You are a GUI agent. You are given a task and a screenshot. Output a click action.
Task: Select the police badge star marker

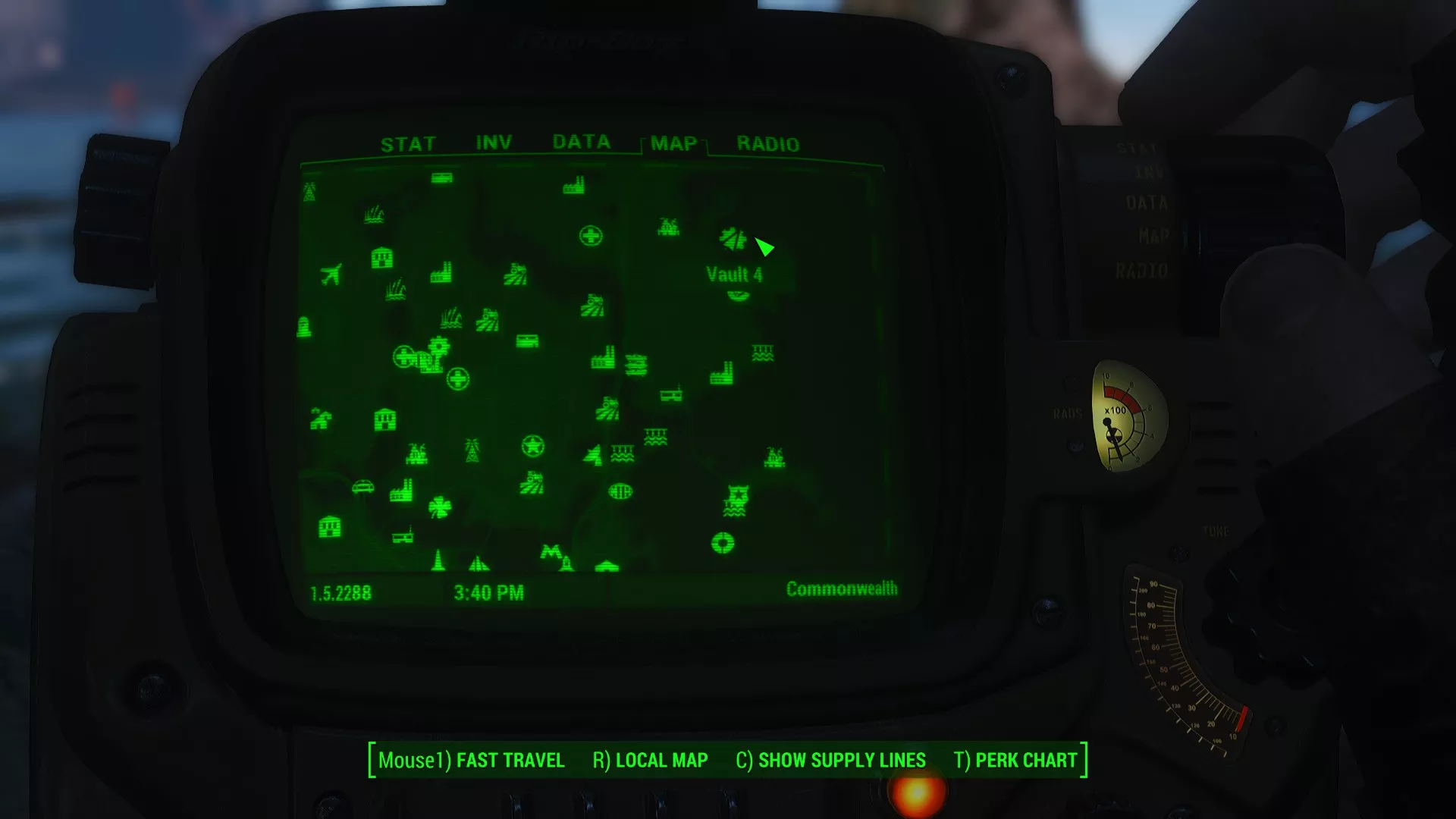coord(737,497)
